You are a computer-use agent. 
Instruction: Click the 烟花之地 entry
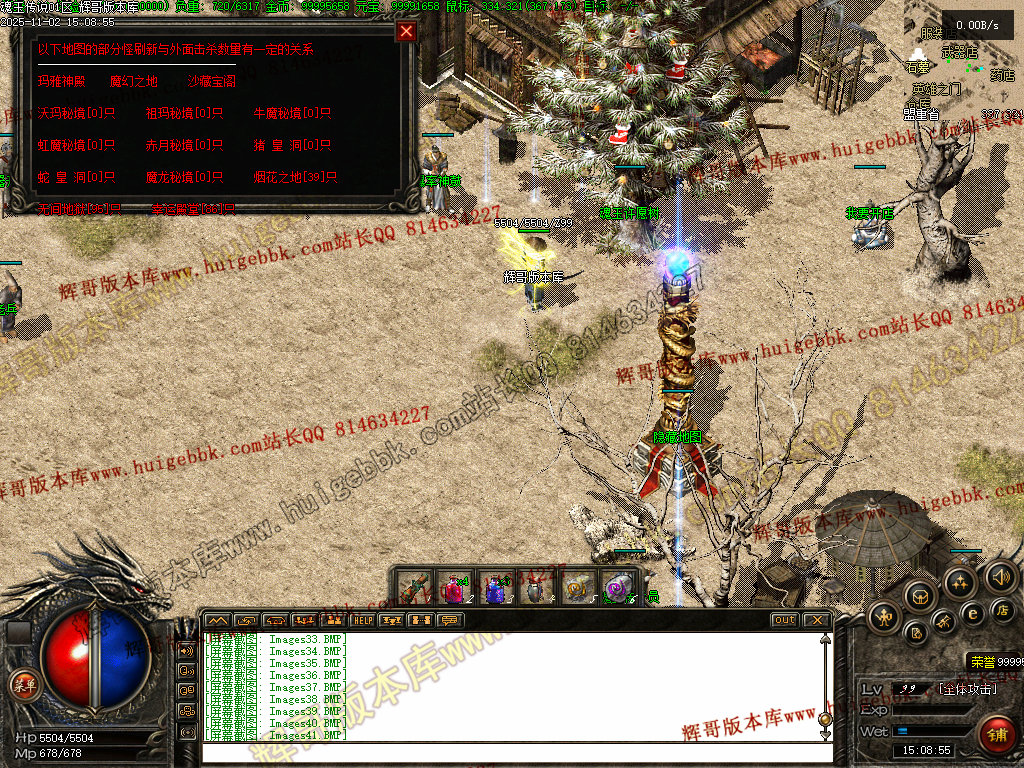pyautogui.click(x=295, y=178)
